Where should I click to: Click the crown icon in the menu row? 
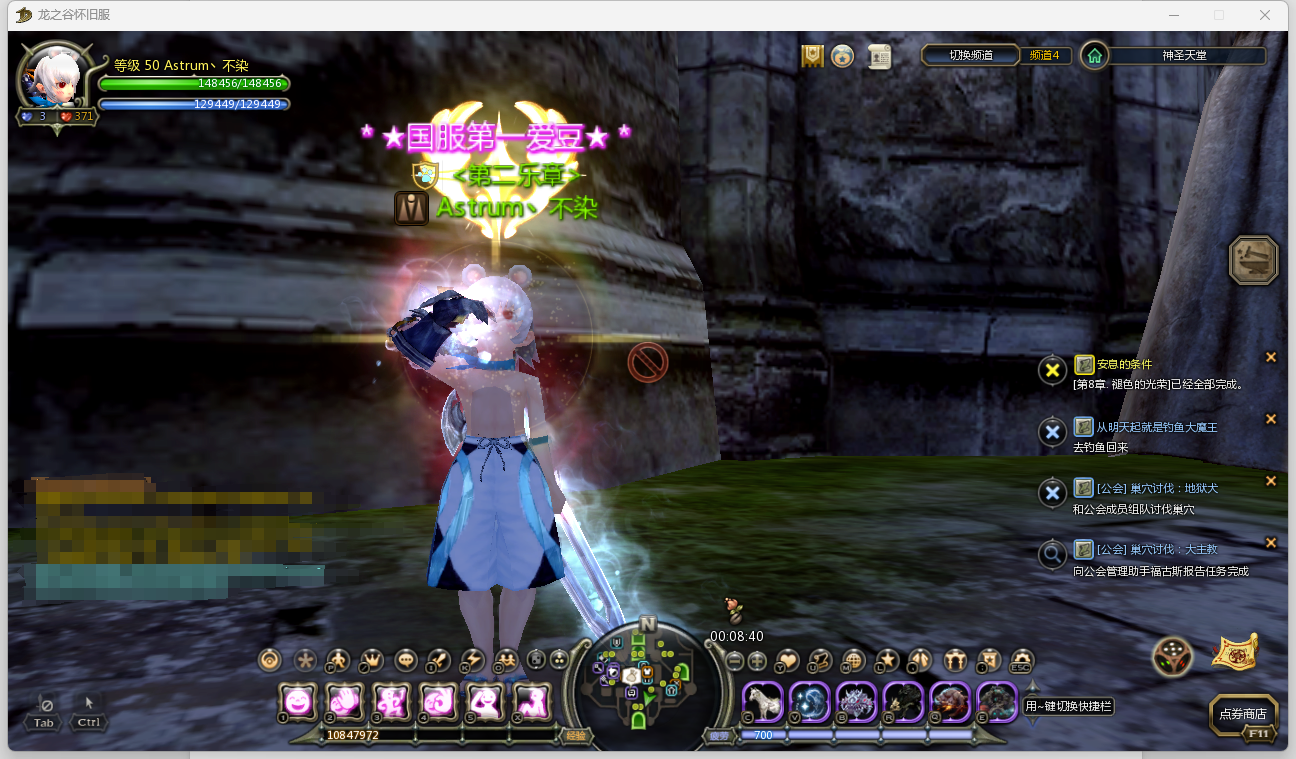[372, 660]
